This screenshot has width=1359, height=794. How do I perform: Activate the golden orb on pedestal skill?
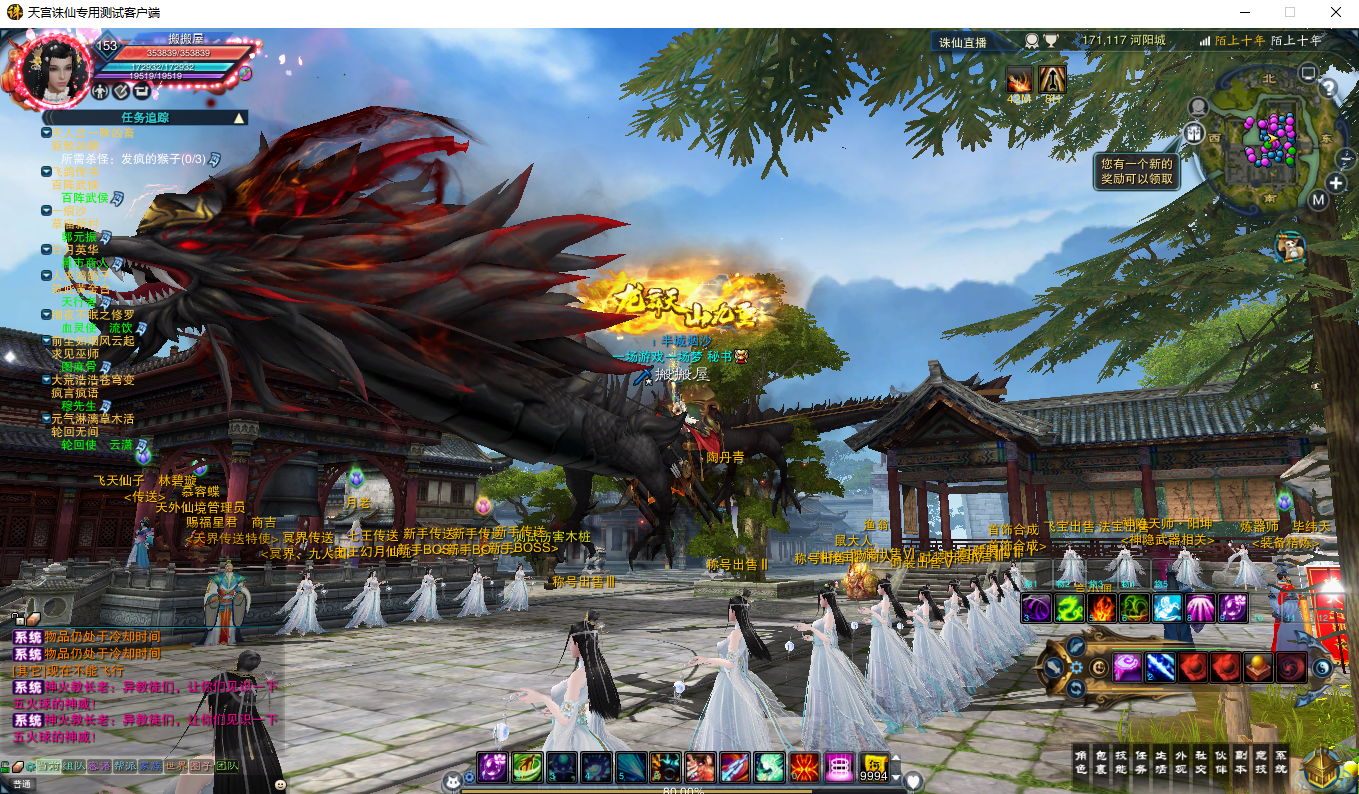click(1258, 667)
